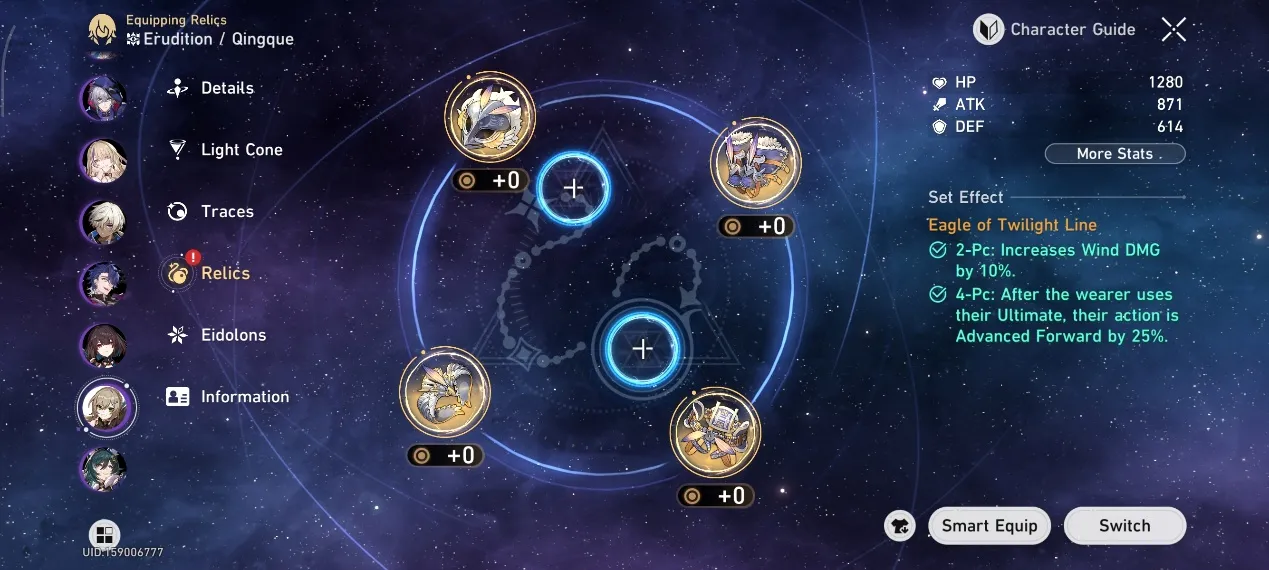Select the equipped helmet relic slot
Screen dimensions: 1269x570
[x=489, y=117]
